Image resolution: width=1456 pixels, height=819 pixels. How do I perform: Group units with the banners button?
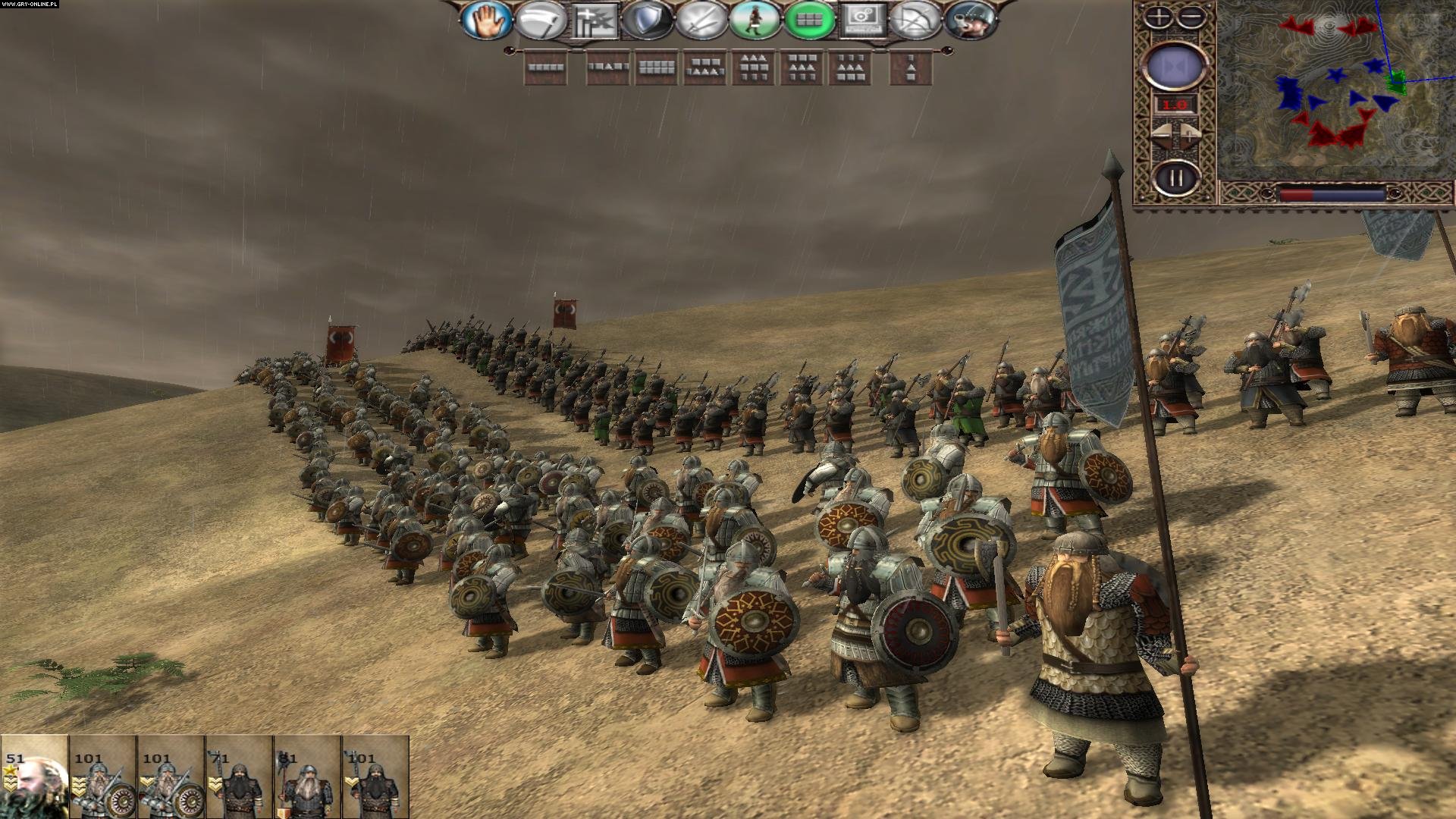click(x=594, y=20)
